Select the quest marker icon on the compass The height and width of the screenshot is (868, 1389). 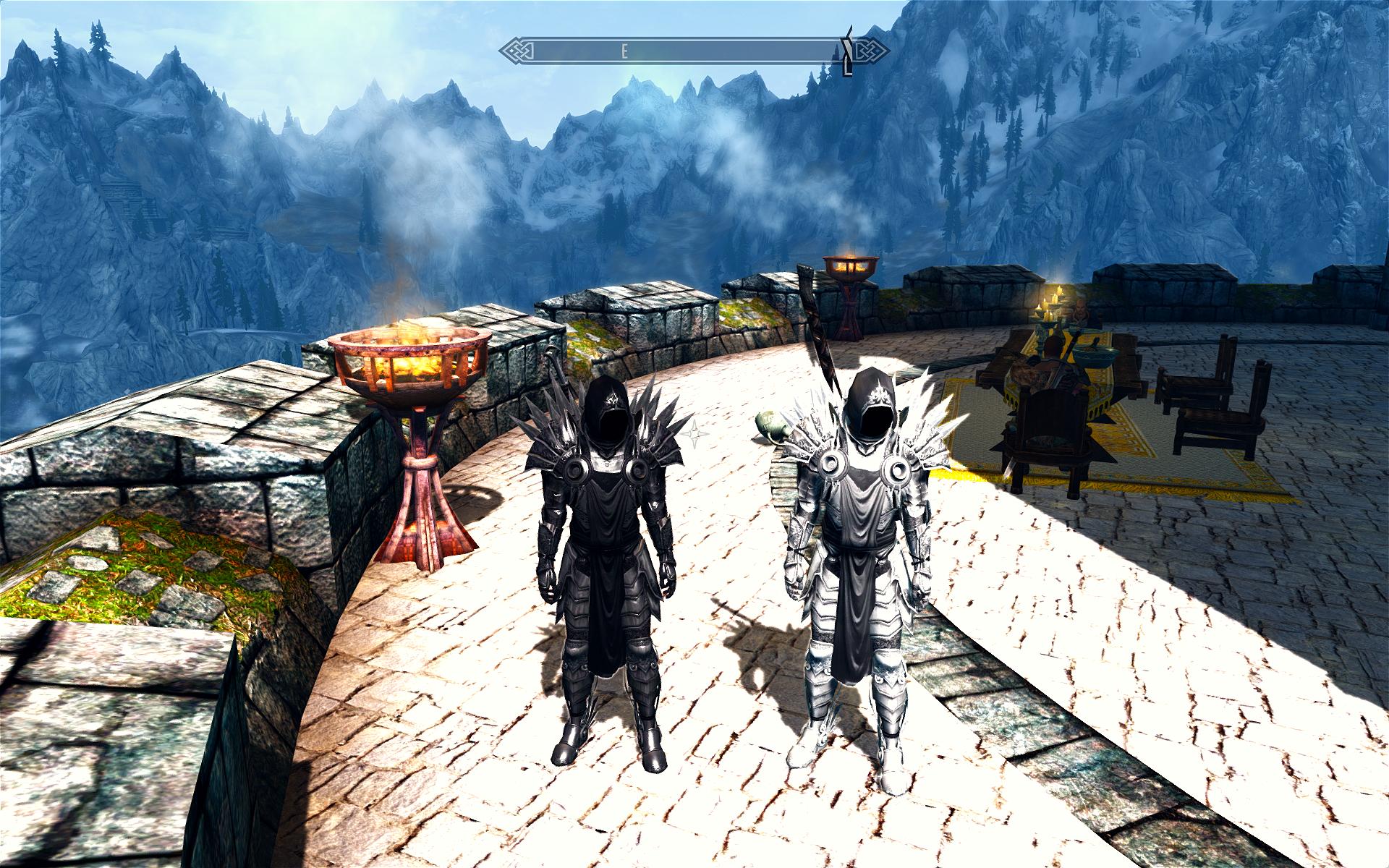click(x=845, y=53)
